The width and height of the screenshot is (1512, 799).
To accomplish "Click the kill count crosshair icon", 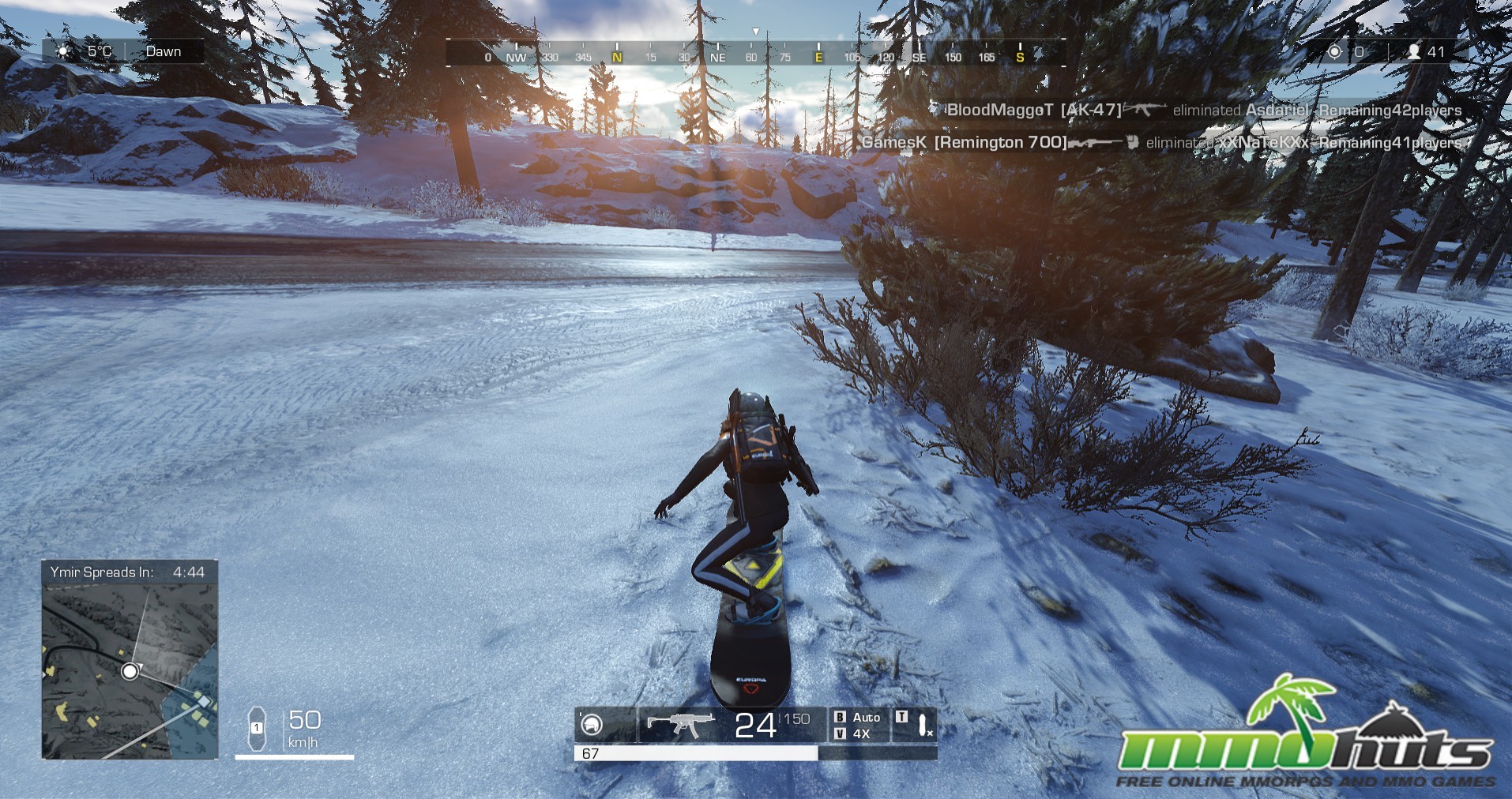I will click(1335, 52).
